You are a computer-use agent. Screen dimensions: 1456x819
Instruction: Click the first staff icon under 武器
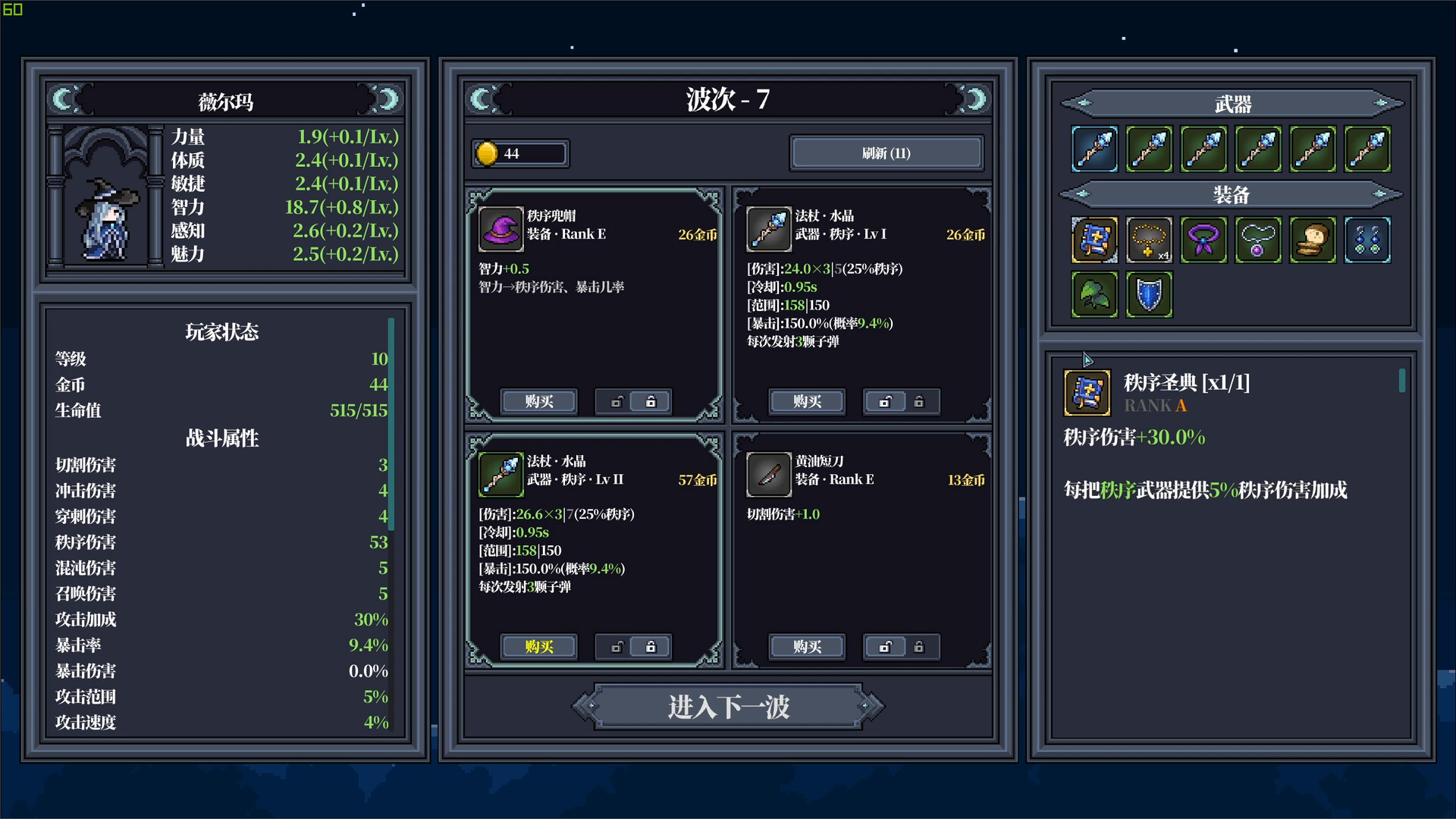(1094, 149)
